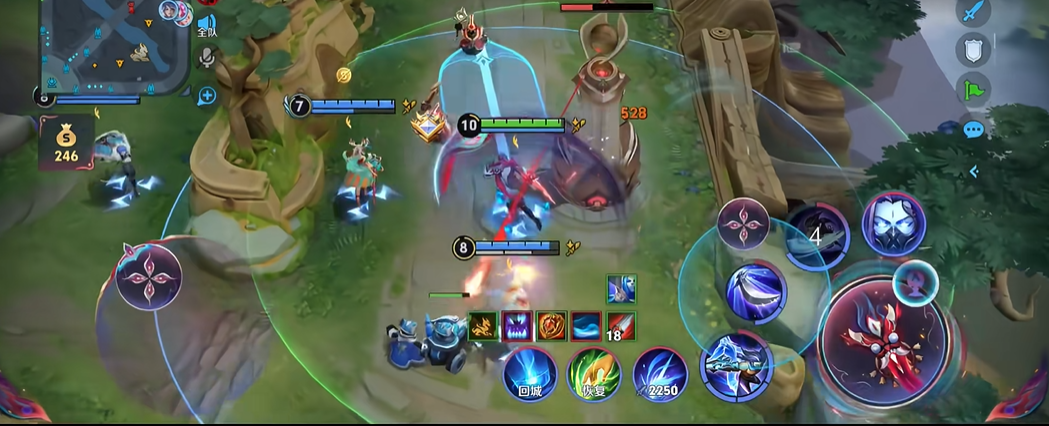The image size is (1049, 426).
Task: Toggle the 全队 team speaker
Action: pos(206,24)
